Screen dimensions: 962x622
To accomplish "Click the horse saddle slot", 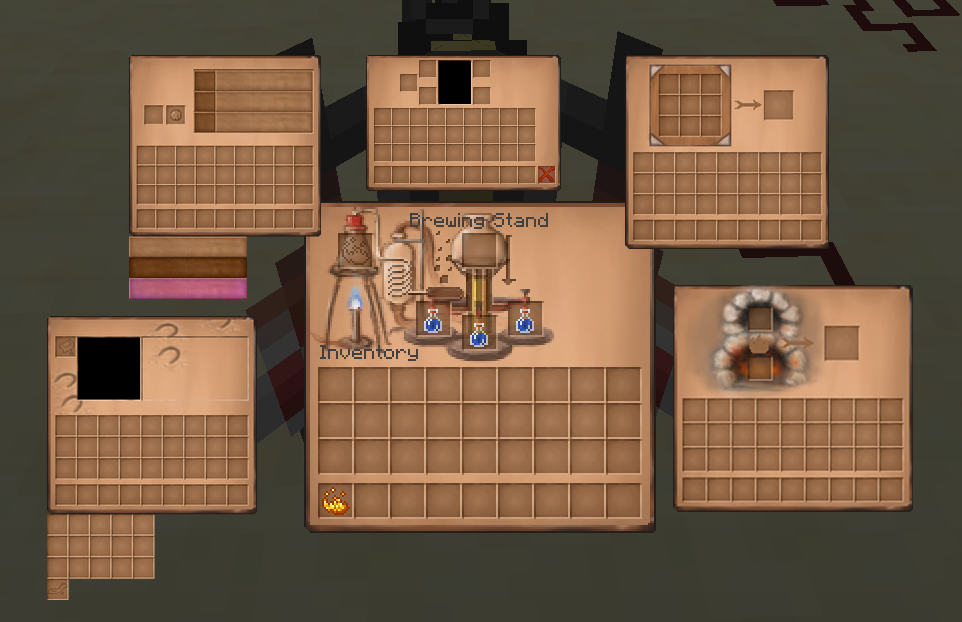I will [x=66, y=347].
